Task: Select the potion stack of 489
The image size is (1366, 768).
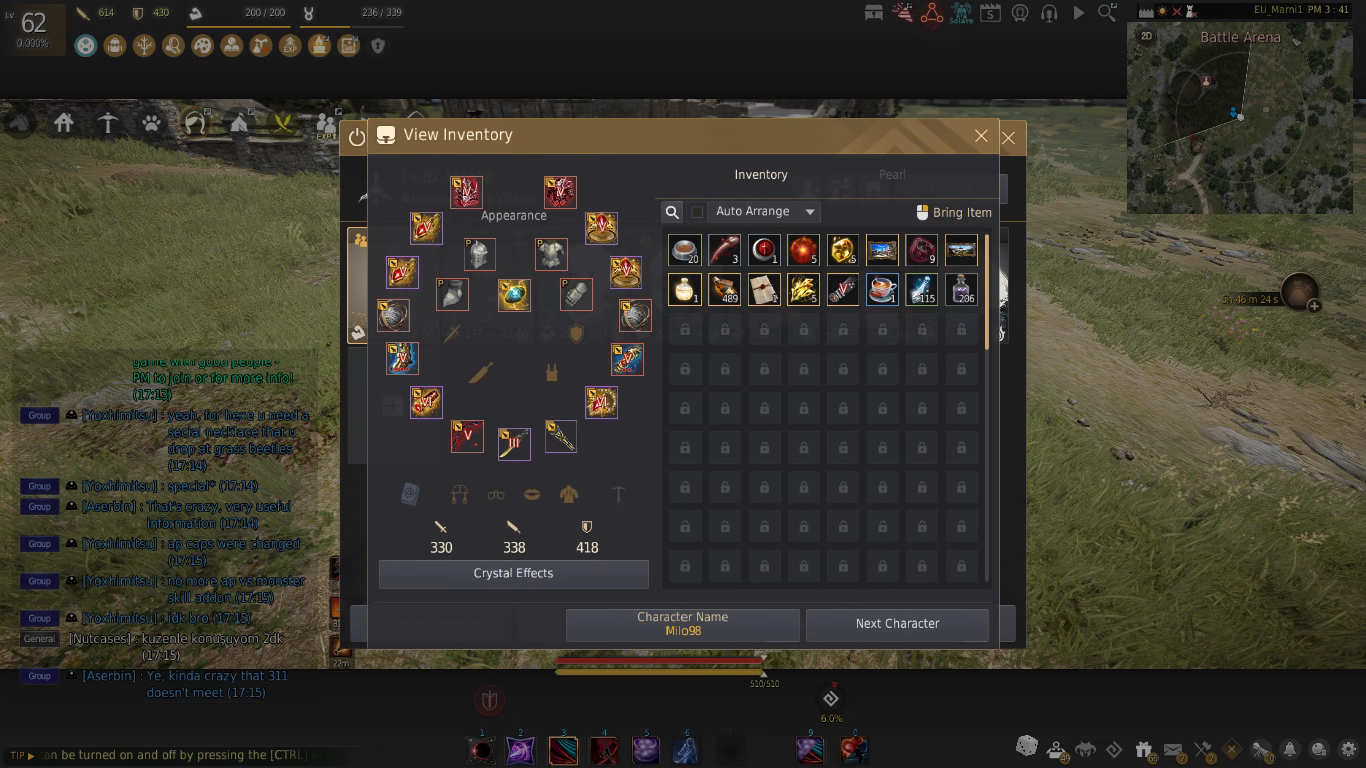Action: pos(724,290)
